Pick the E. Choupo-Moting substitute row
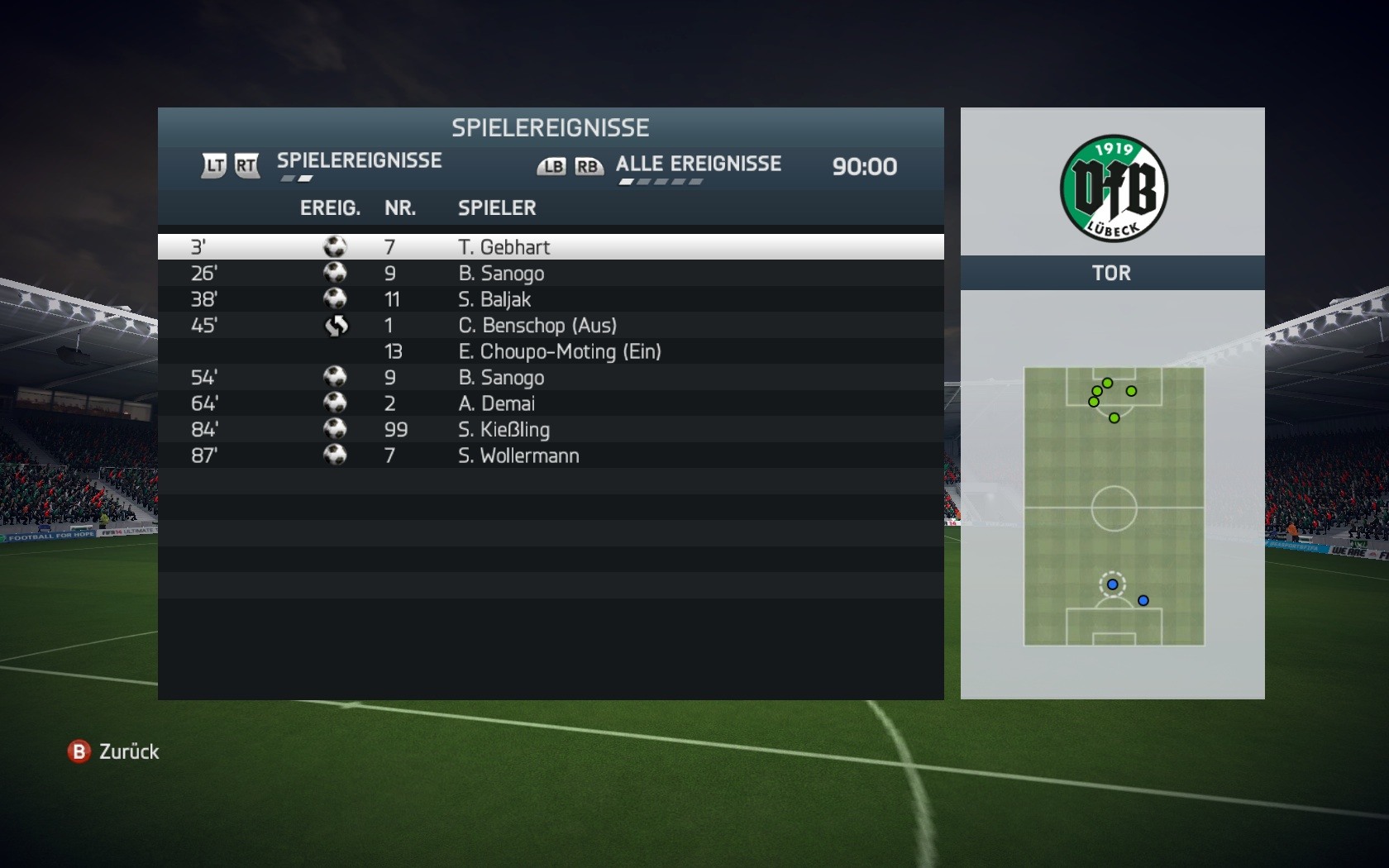This screenshot has height=868, width=1389. point(550,351)
